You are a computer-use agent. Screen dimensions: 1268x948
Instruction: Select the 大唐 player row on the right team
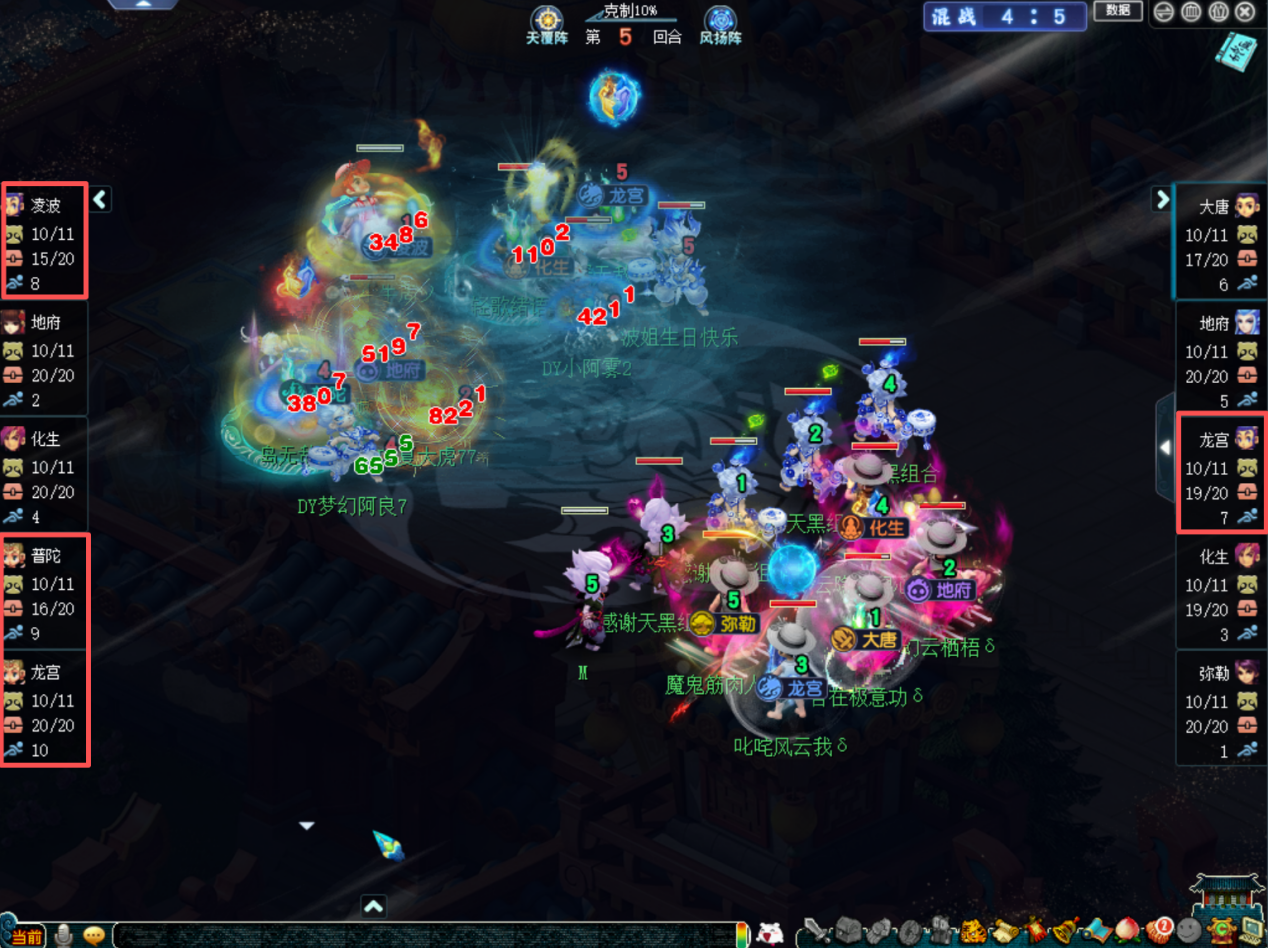[x=1222, y=242]
